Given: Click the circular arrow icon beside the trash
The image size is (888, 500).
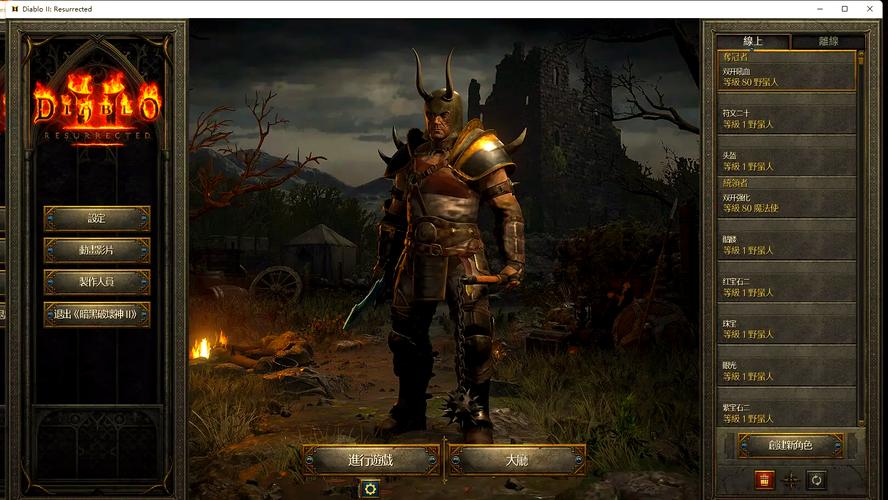Looking at the screenshot, I should pyautogui.click(x=816, y=480).
